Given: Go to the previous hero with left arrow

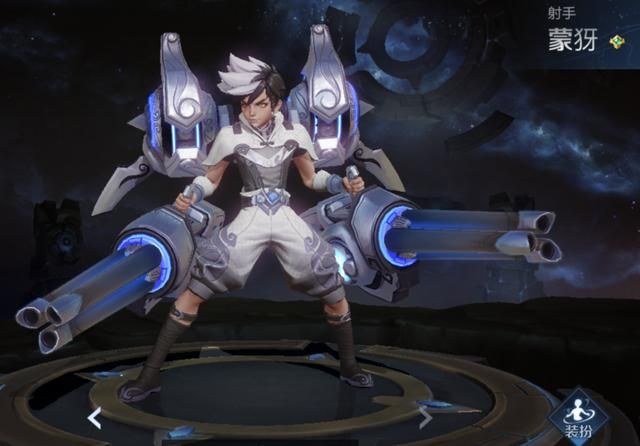Looking at the screenshot, I should 94,416.
